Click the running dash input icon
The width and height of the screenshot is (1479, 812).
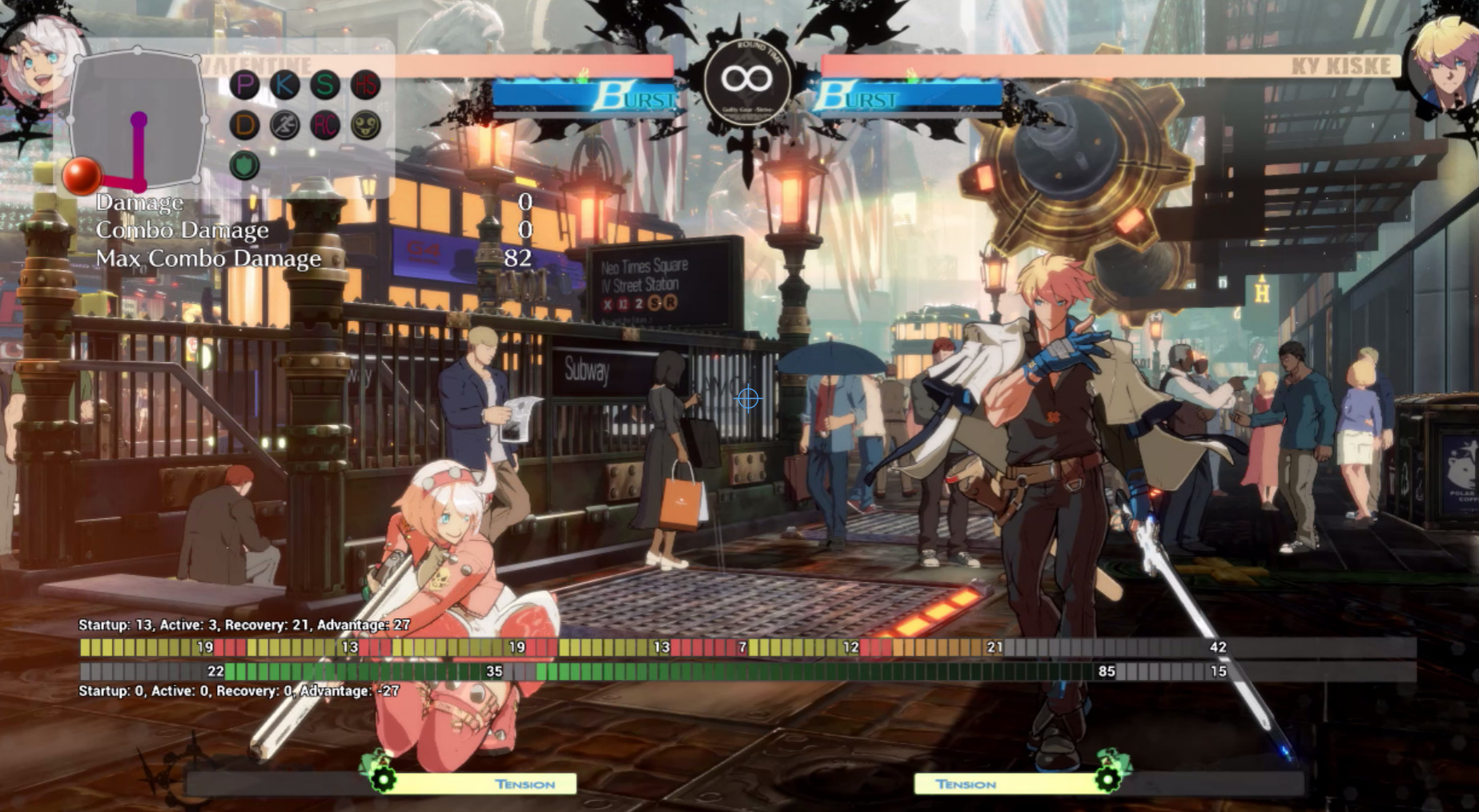284,124
